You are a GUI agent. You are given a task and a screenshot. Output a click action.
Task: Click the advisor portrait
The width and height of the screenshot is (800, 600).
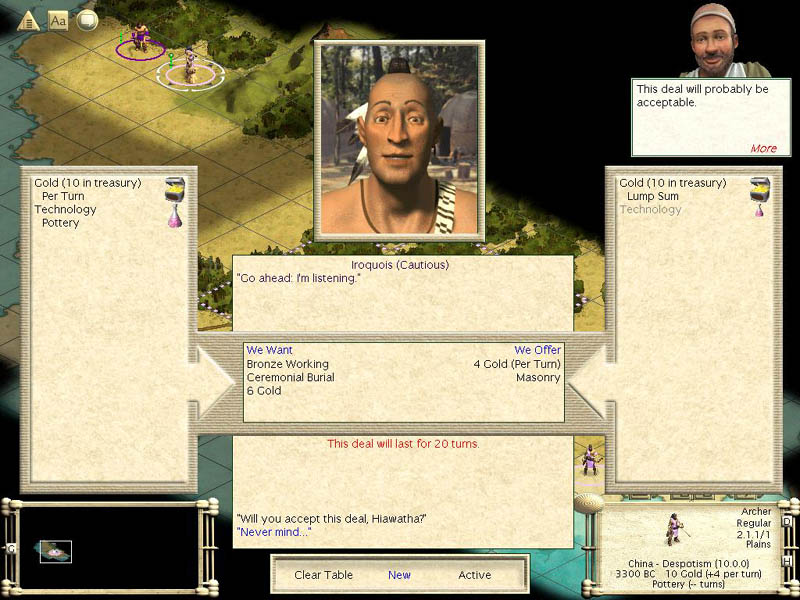[x=723, y=40]
